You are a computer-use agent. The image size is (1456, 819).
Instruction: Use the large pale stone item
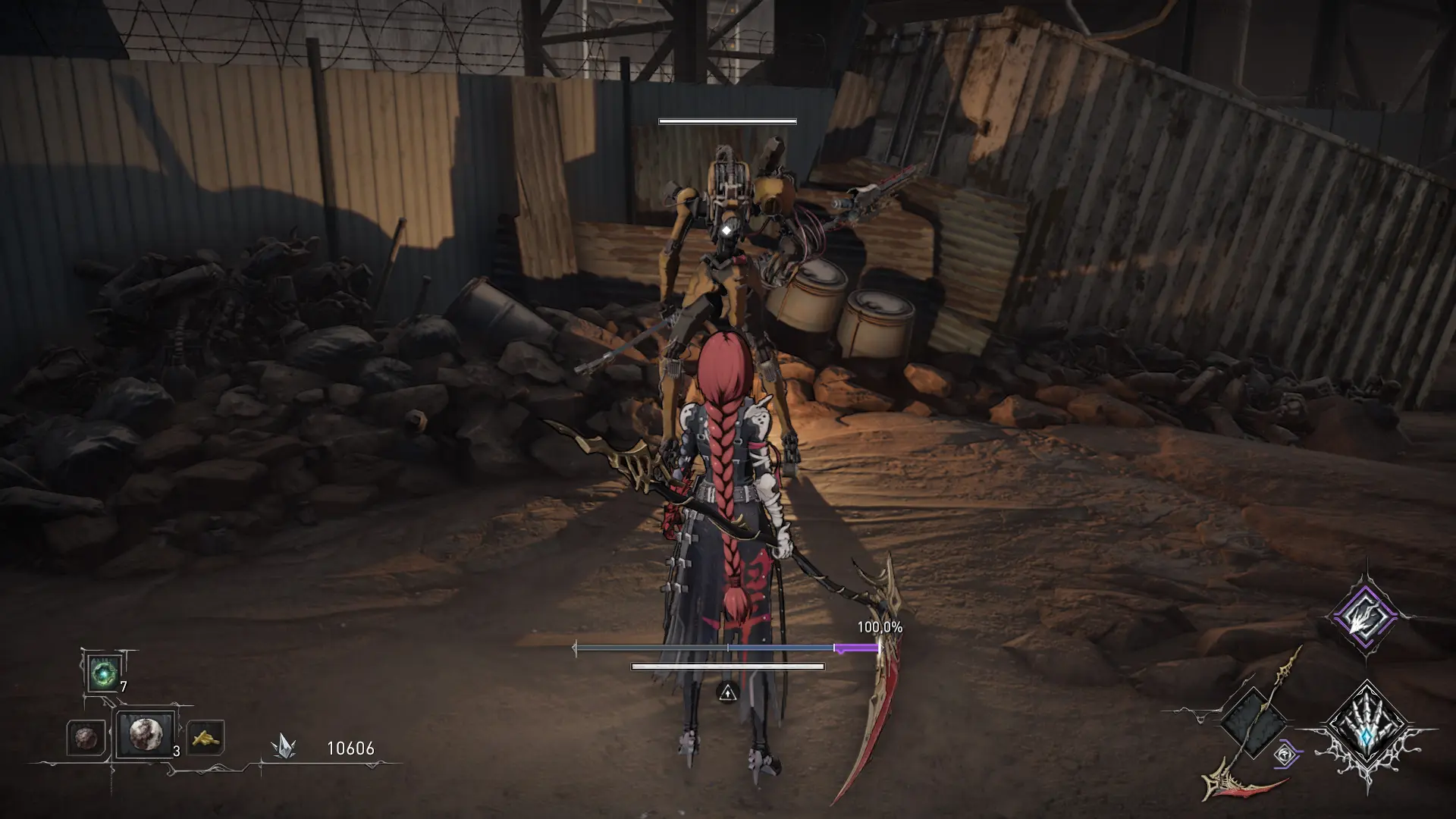[145, 734]
